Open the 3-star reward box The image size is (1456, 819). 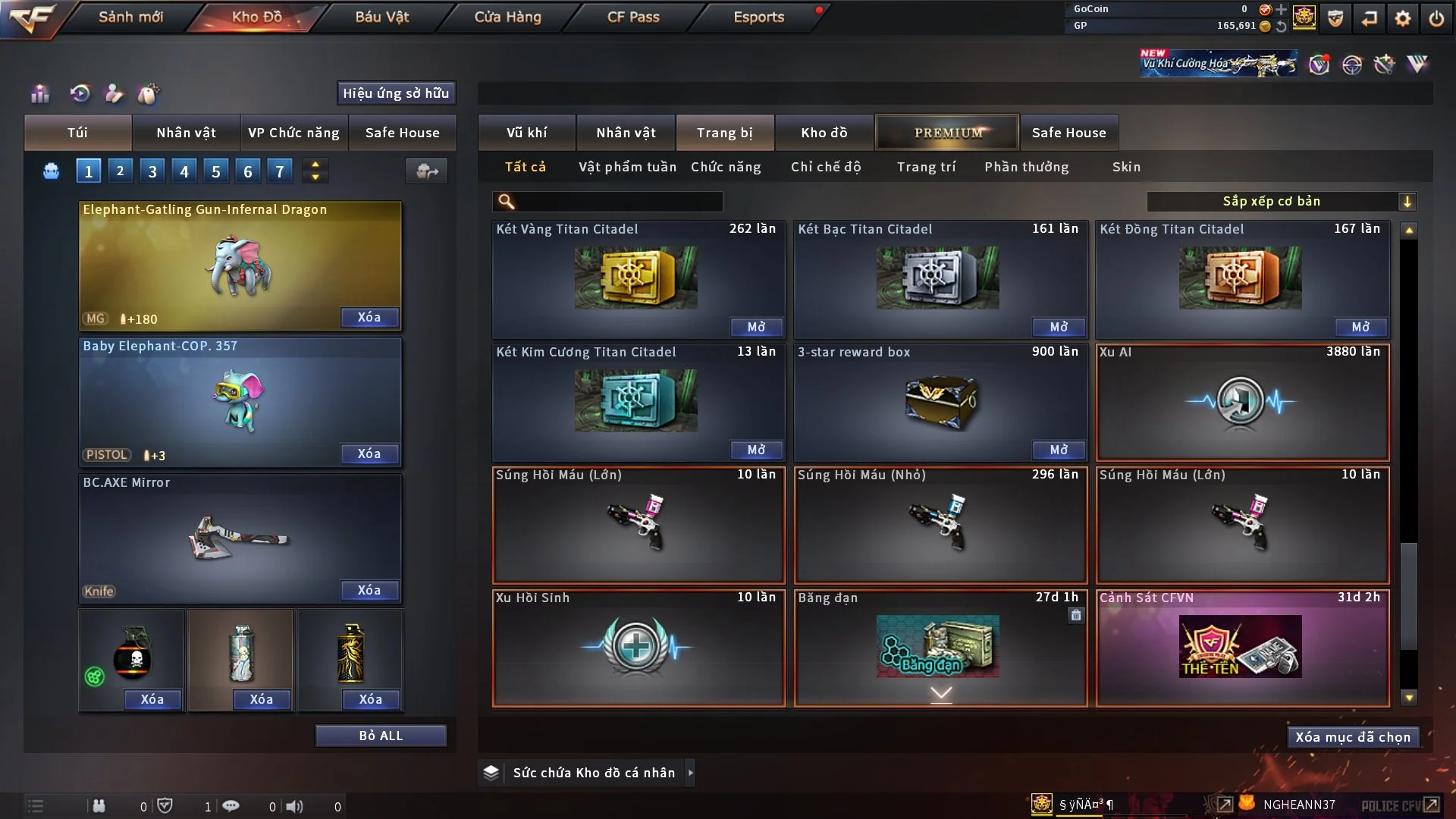tap(1058, 450)
